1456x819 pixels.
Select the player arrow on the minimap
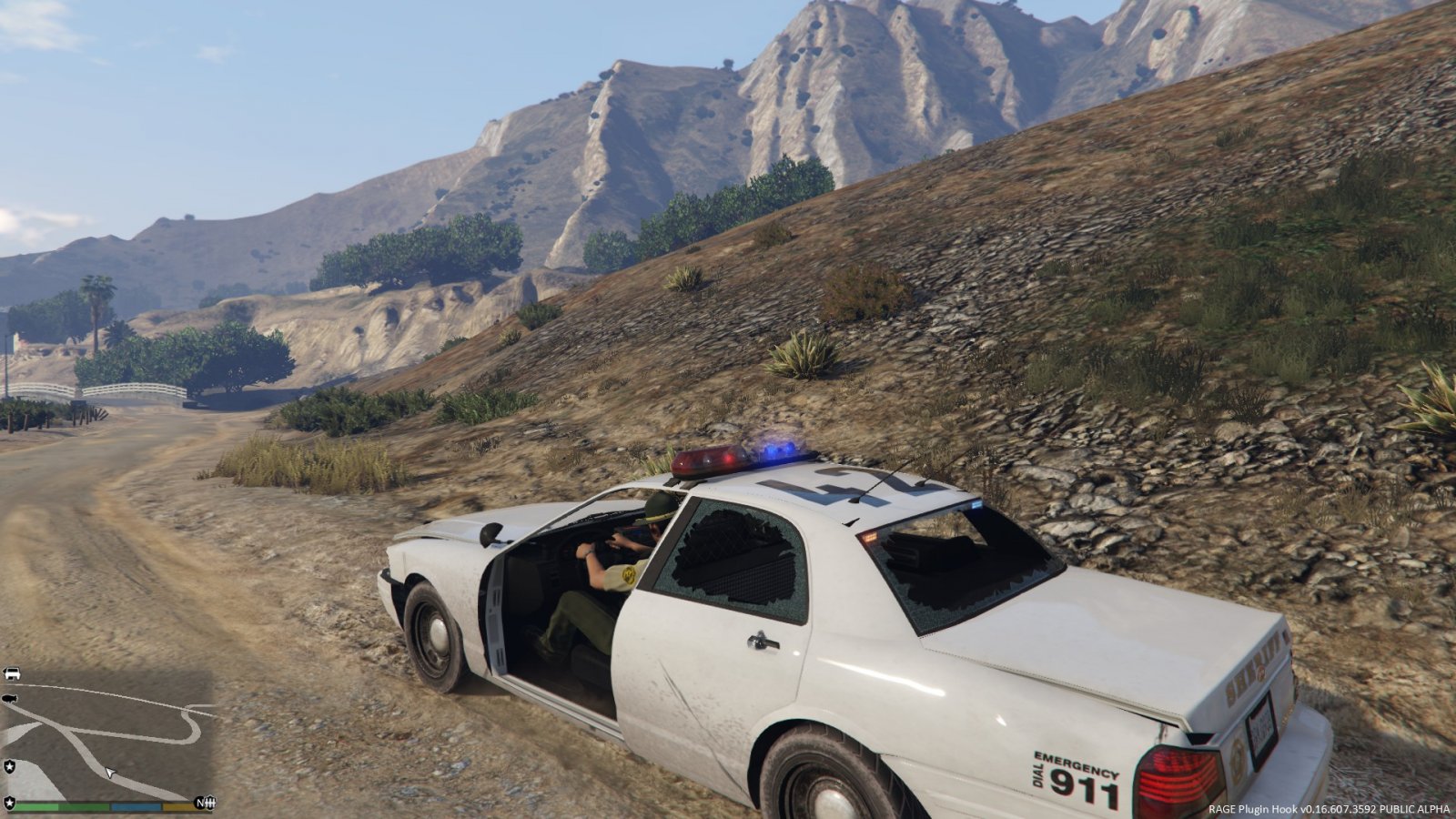pyautogui.click(x=110, y=773)
